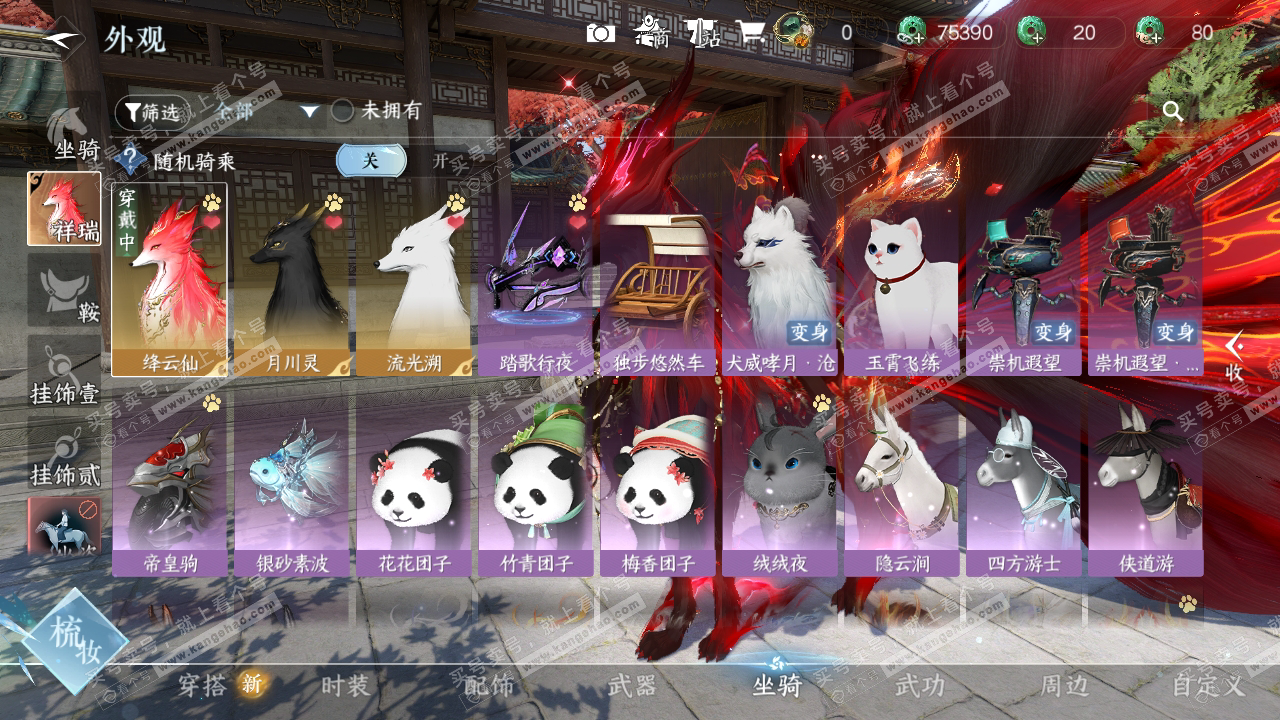Switch to the 时装 bottom tab

345,686
